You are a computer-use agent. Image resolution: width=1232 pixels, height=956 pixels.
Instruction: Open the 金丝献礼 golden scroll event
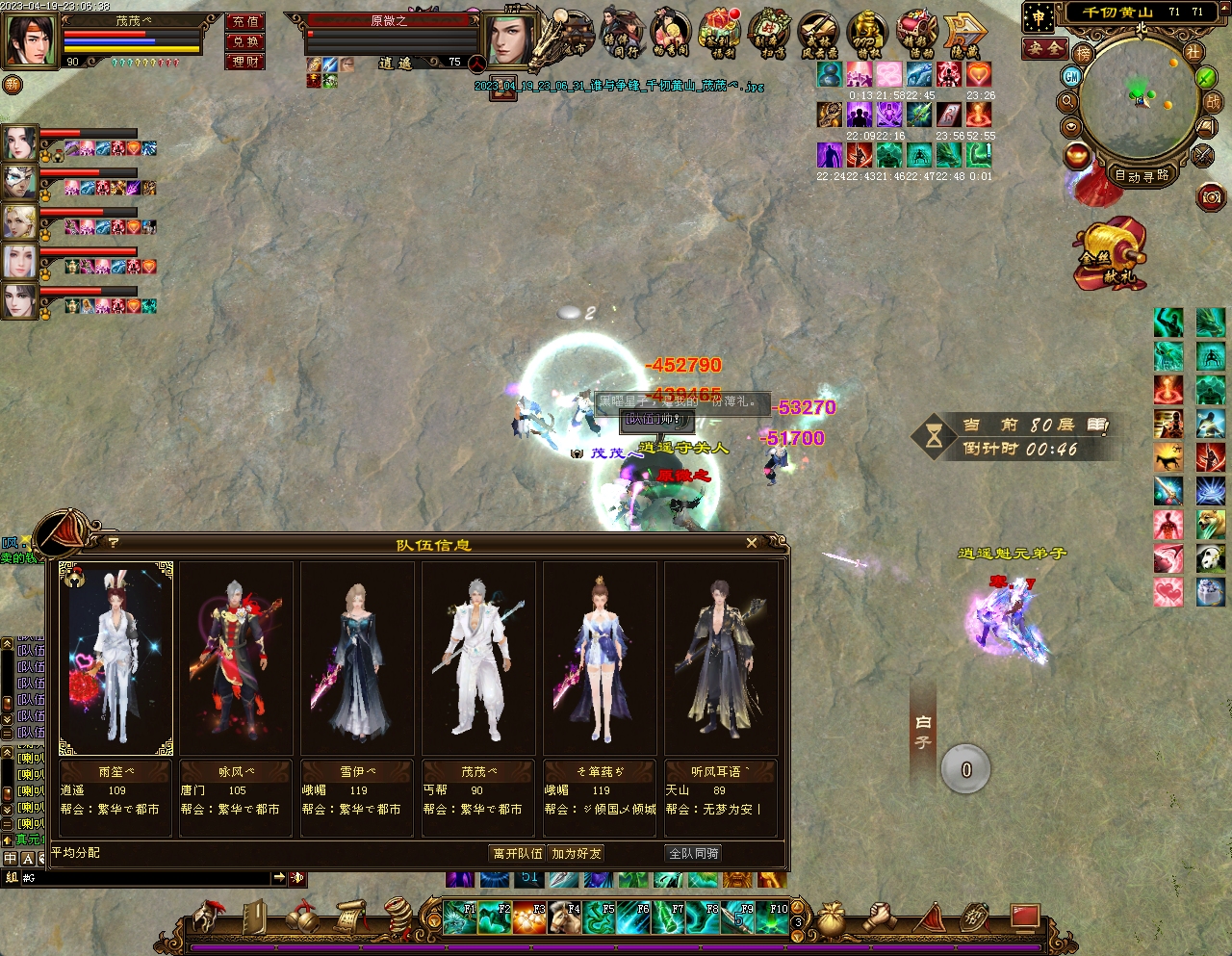point(1111,256)
